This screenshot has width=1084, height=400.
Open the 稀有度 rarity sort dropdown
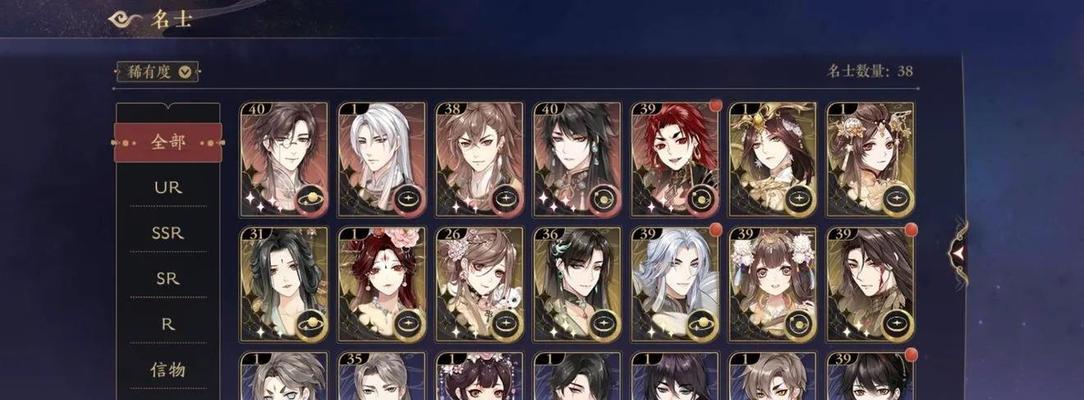coord(158,71)
